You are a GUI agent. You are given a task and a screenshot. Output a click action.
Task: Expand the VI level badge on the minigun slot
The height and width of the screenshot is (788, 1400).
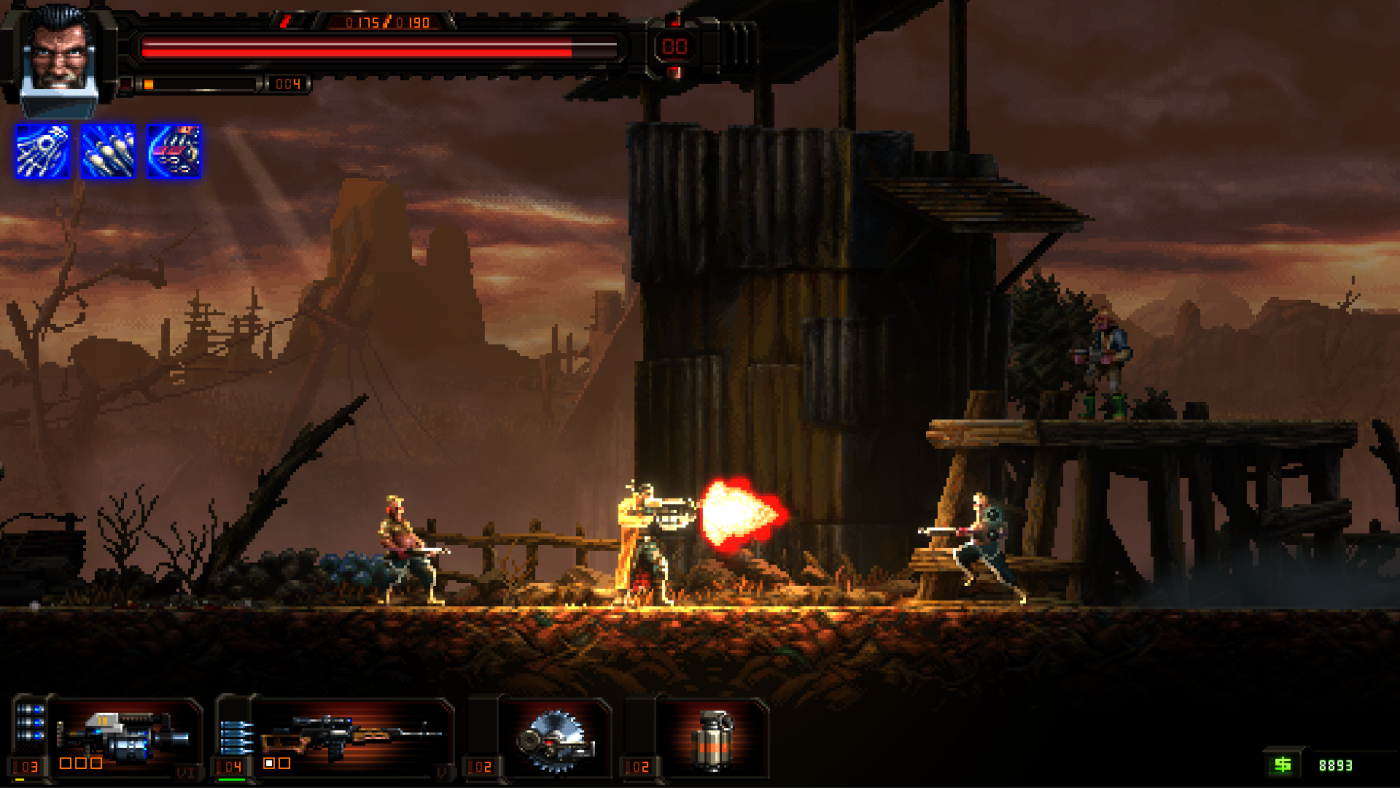click(188, 770)
